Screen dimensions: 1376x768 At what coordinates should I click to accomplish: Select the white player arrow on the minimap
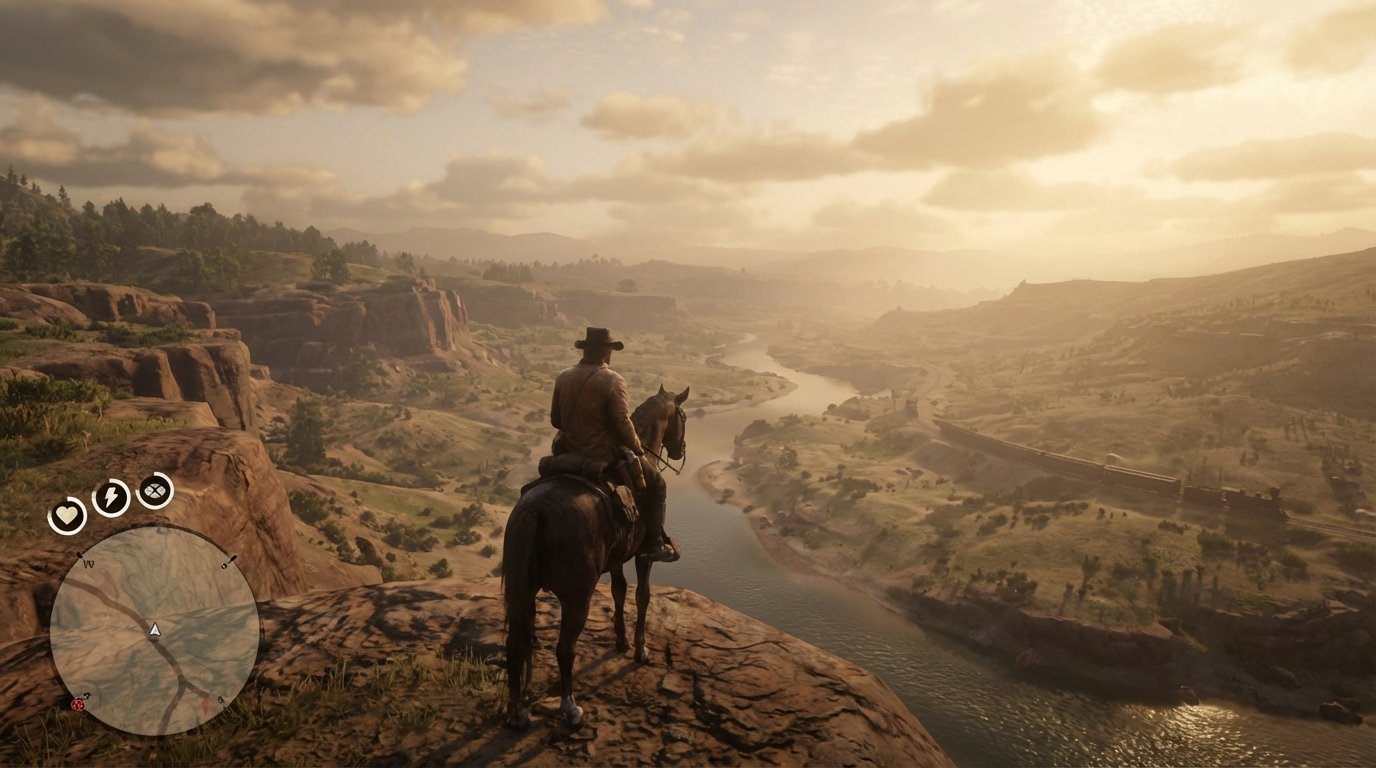point(154,630)
